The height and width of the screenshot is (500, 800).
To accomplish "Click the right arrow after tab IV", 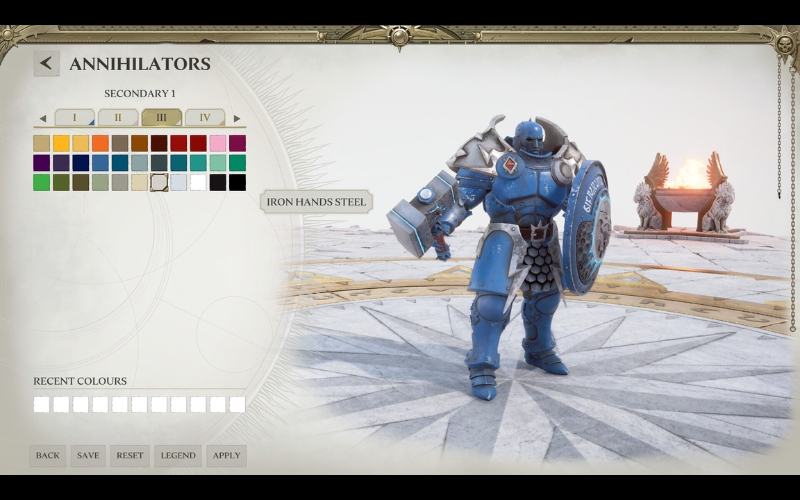I will point(237,118).
